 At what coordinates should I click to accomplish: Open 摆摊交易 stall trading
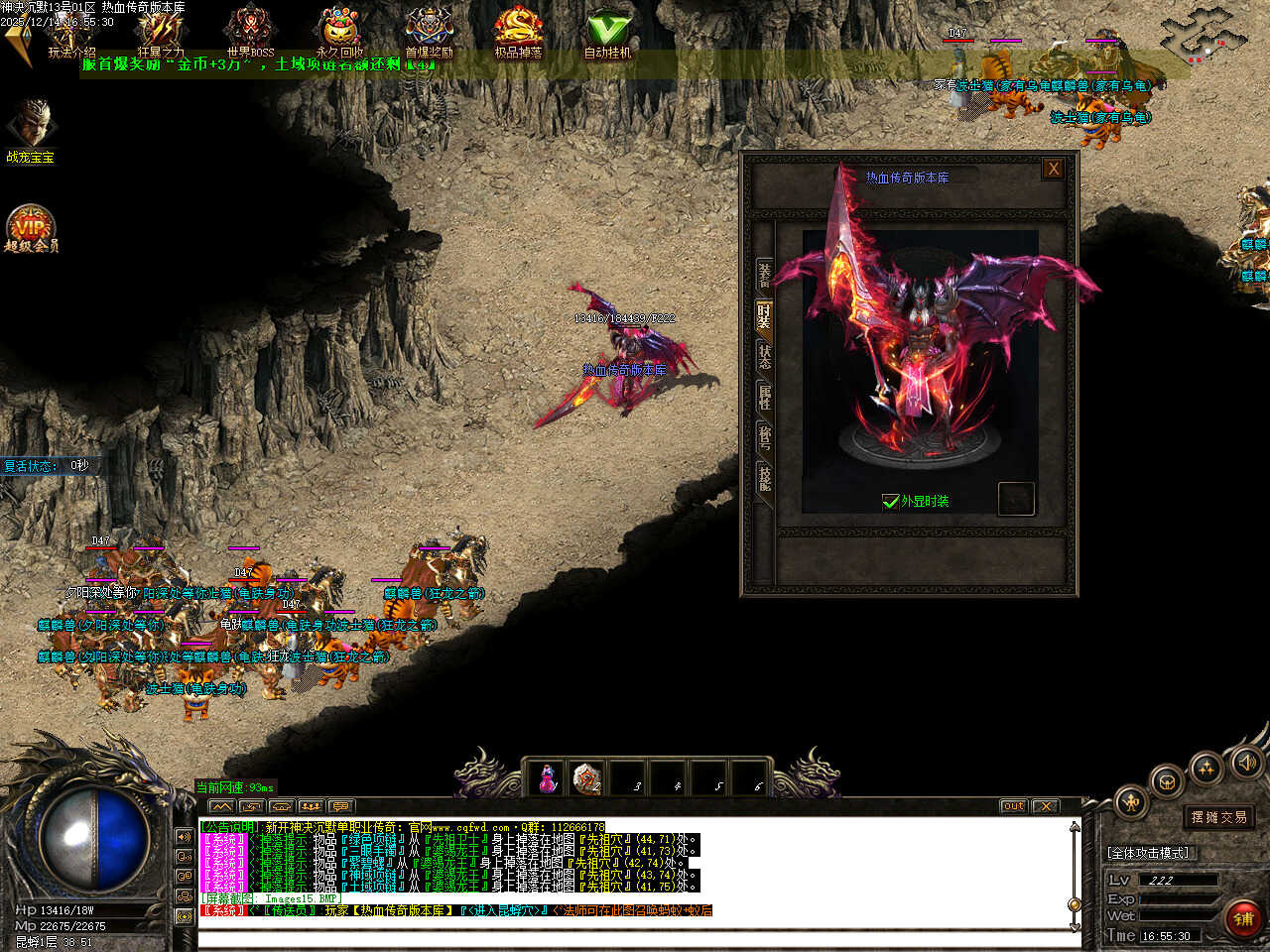(1219, 817)
